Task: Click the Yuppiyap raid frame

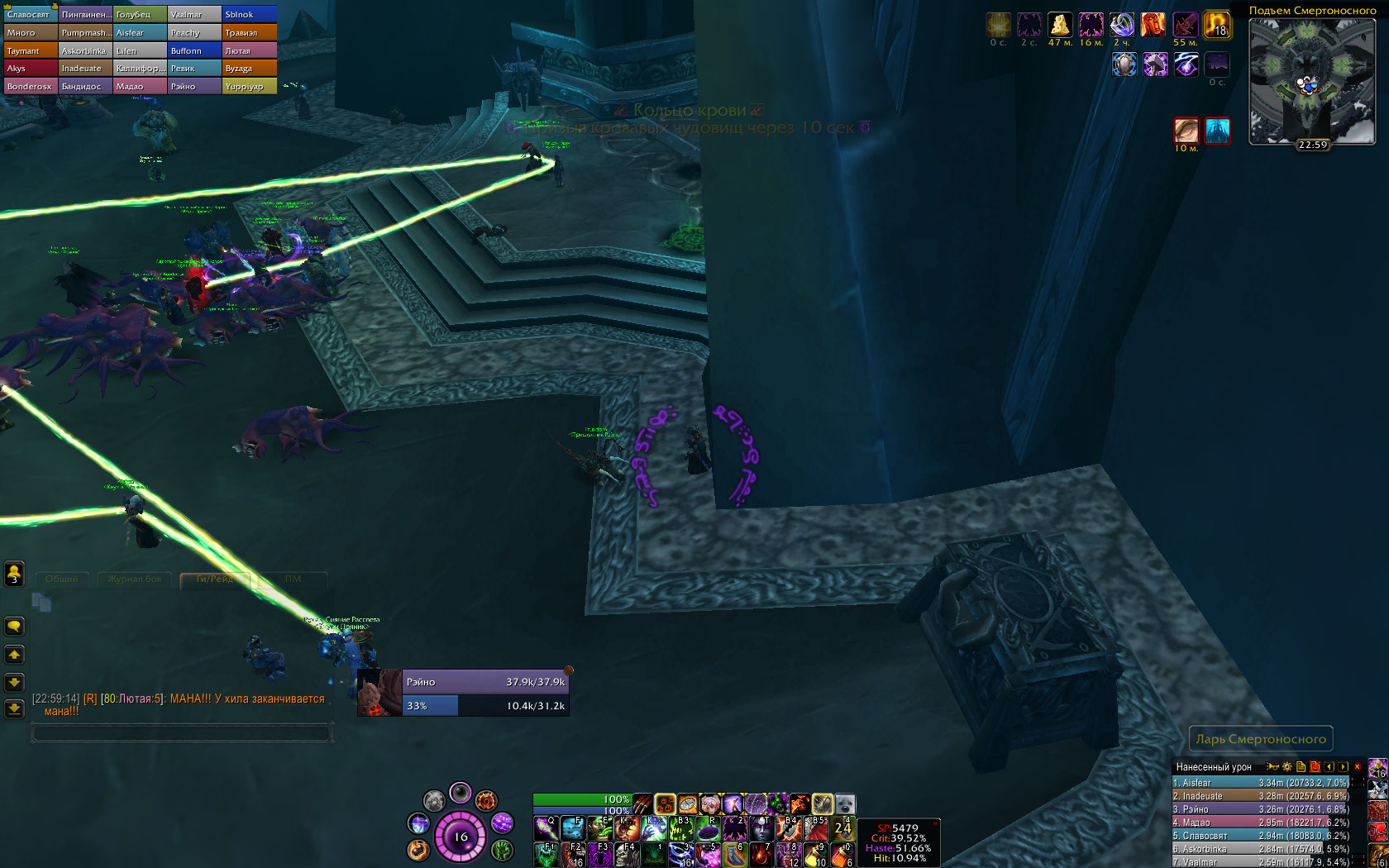Action: (x=248, y=87)
